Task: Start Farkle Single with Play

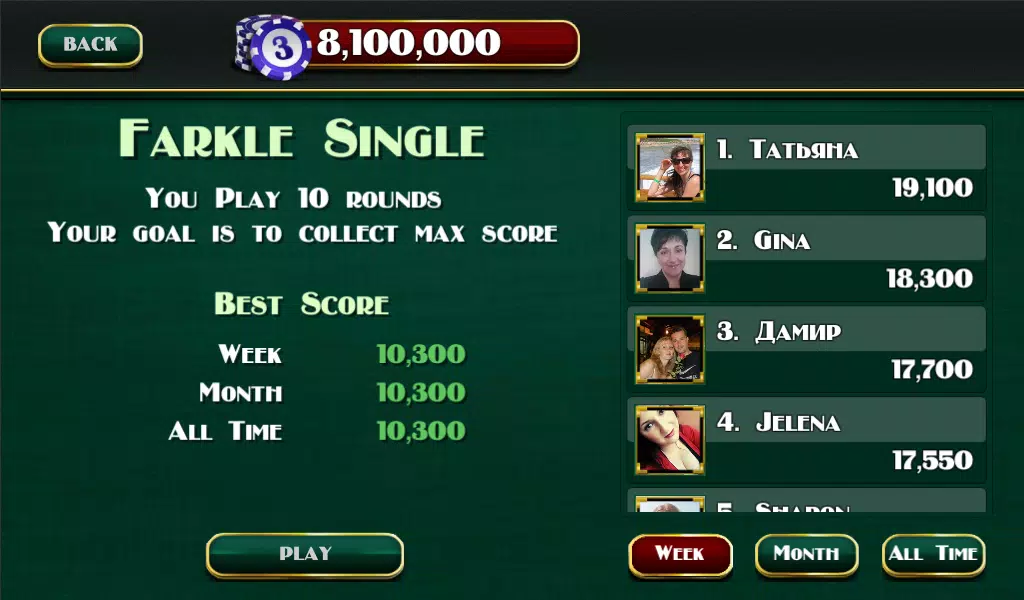Action: tap(305, 554)
